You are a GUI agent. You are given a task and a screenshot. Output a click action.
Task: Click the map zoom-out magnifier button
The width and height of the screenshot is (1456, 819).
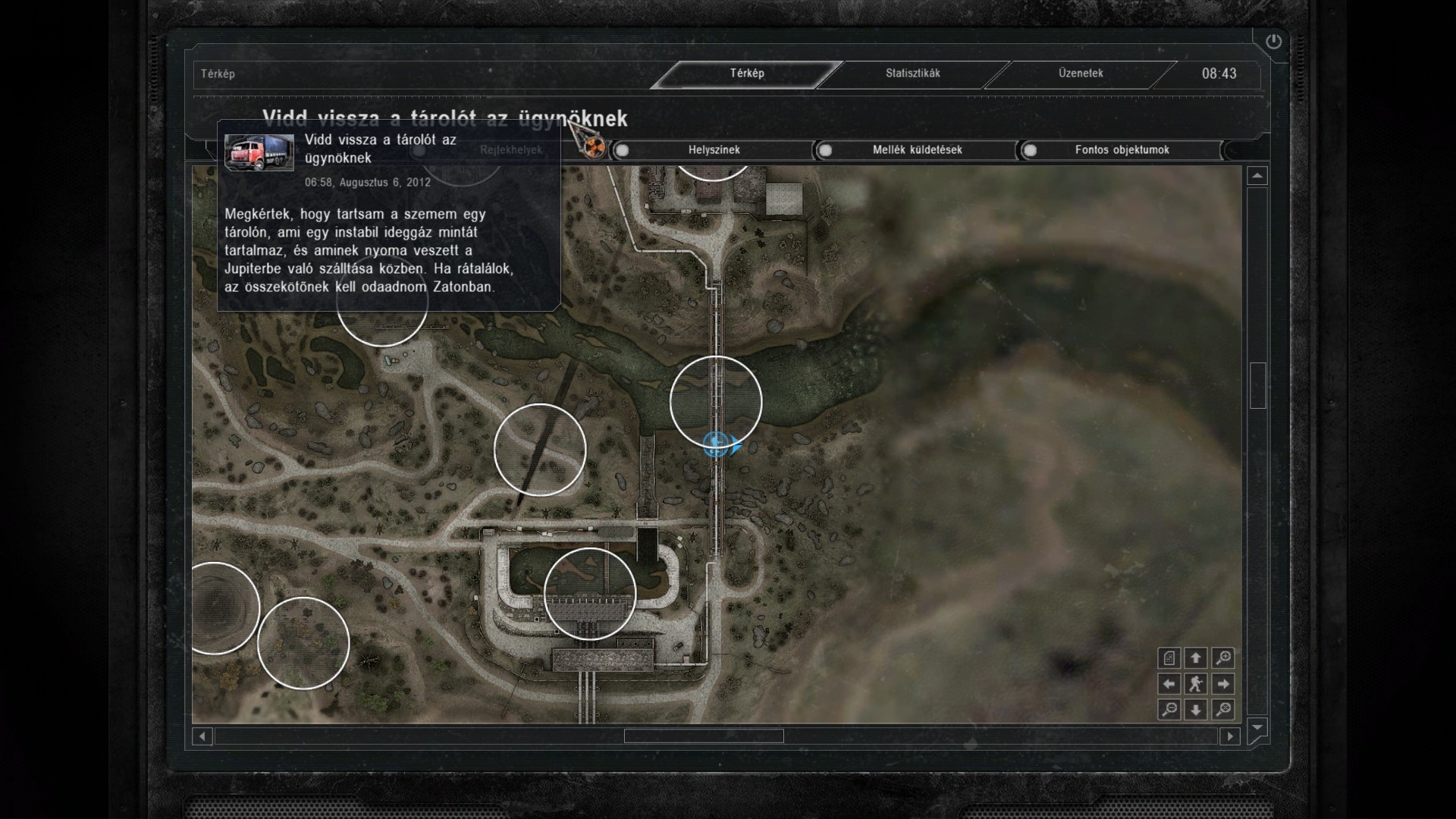(x=1169, y=710)
